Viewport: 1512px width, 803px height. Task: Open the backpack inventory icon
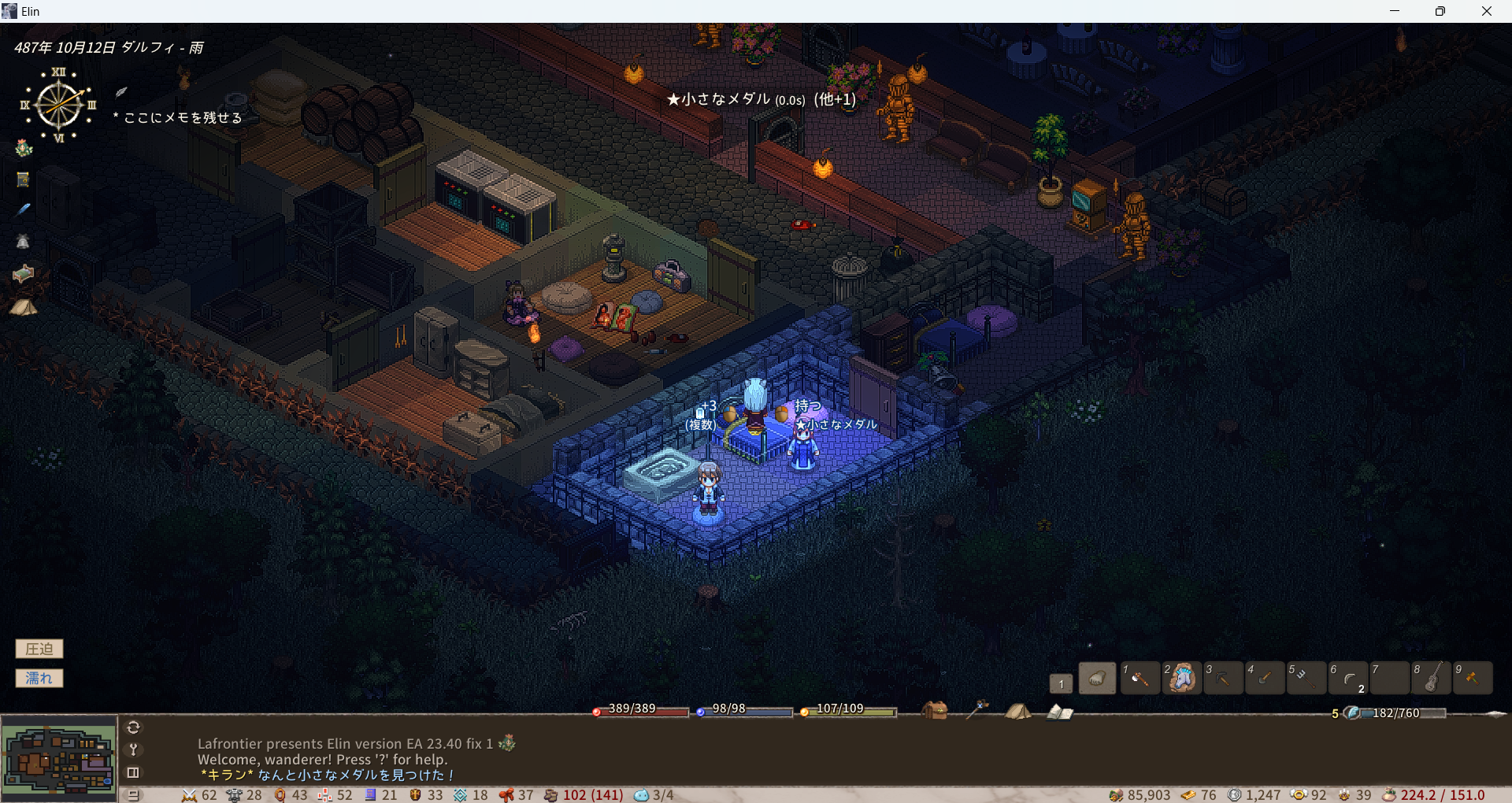click(935, 711)
